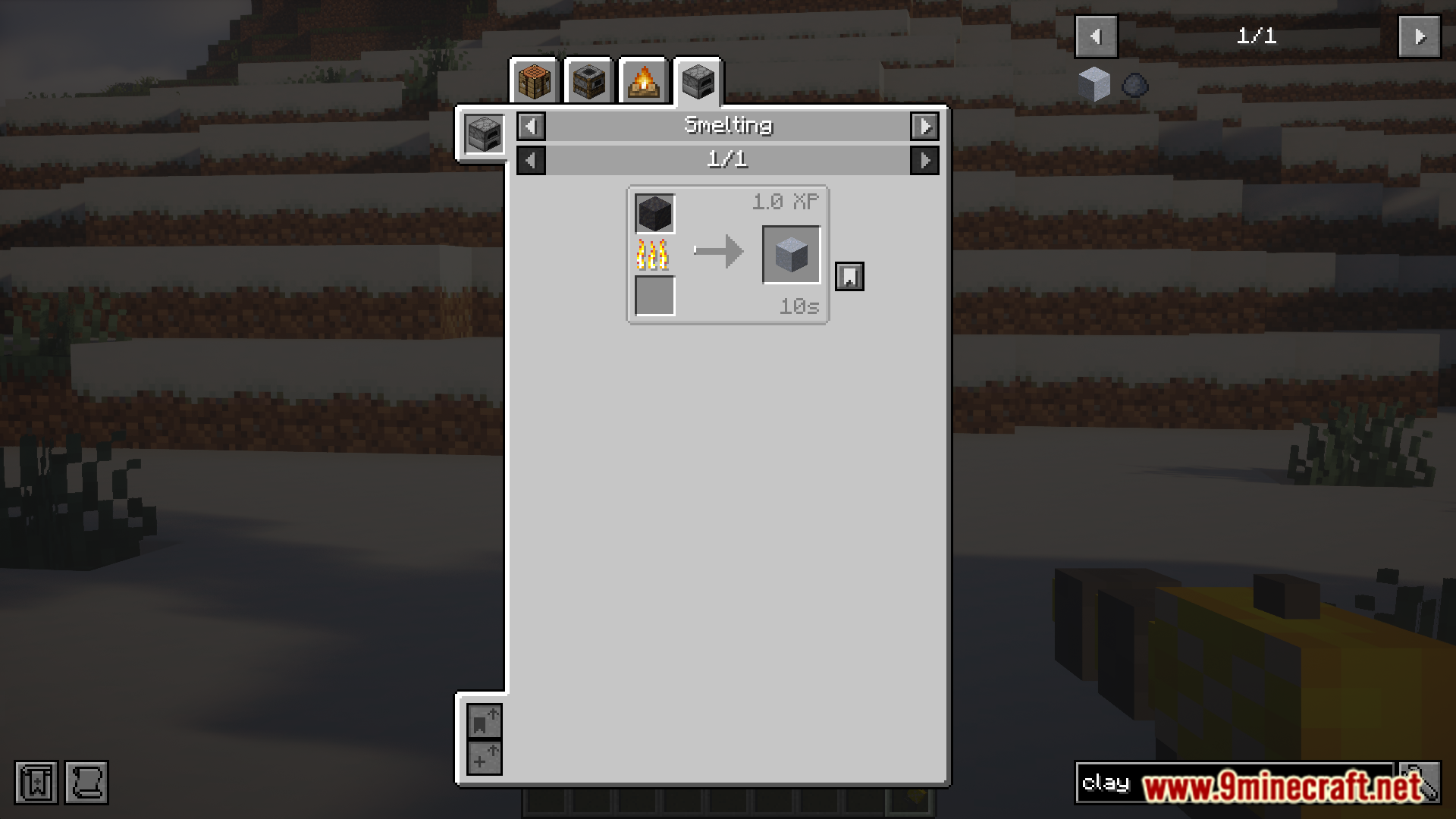Open the smoker recipe tab
Screen dimensions: 1456x819
(x=588, y=81)
